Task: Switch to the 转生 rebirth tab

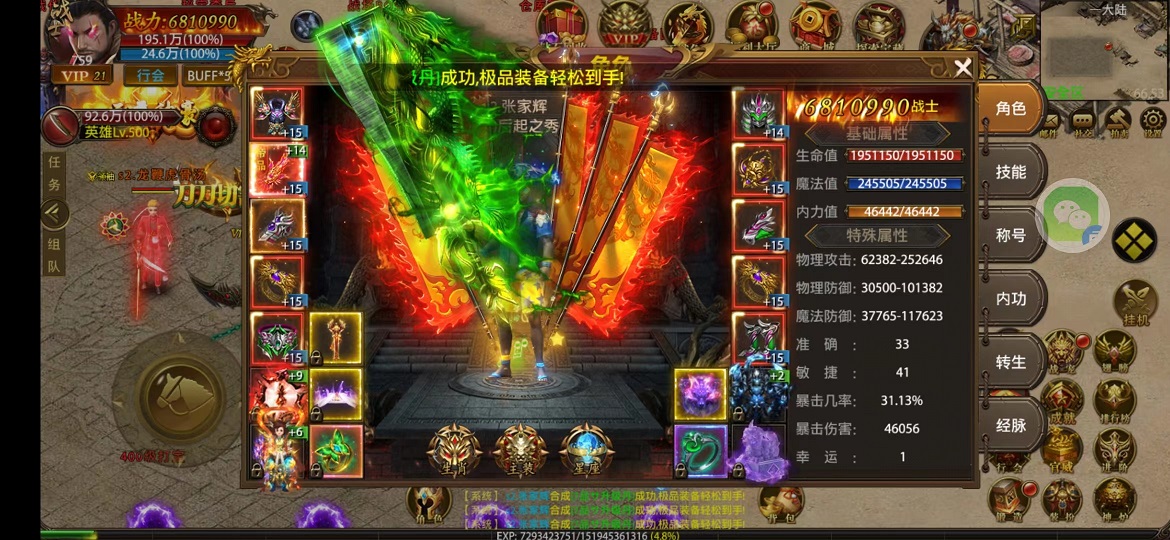Action: tap(1011, 362)
